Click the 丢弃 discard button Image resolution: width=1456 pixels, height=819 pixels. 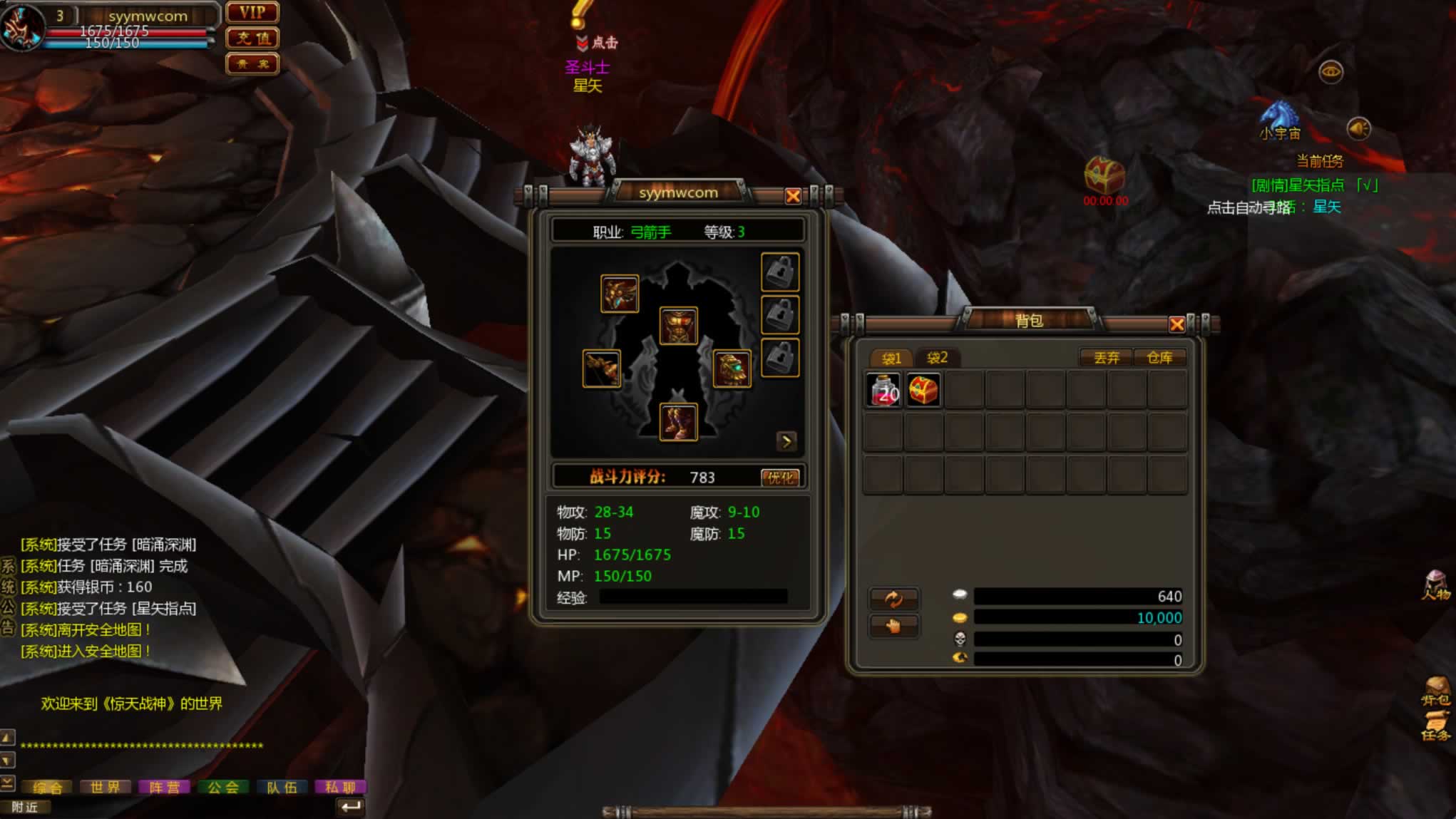click(x=1107, y=357)
